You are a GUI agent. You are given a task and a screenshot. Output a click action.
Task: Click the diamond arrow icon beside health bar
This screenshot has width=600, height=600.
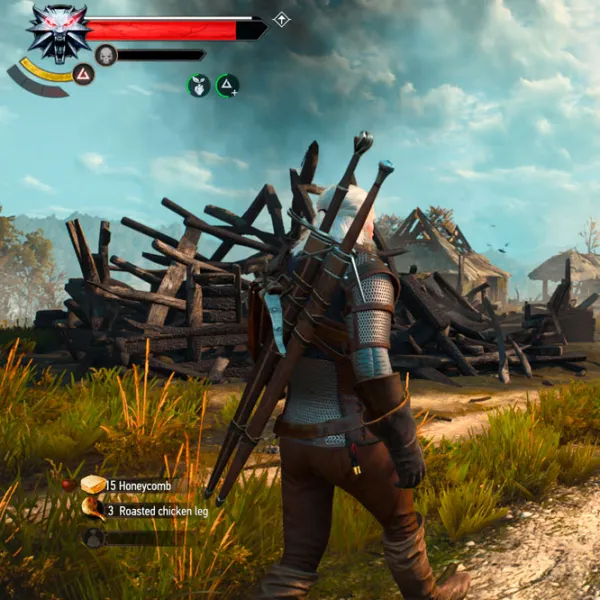click(x=282, y=19)
